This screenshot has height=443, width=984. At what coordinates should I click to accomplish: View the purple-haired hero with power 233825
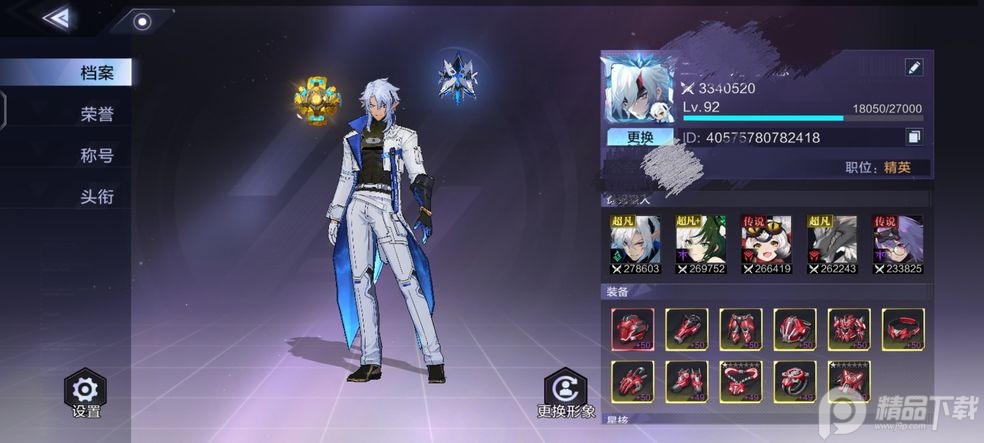(897, 244)
